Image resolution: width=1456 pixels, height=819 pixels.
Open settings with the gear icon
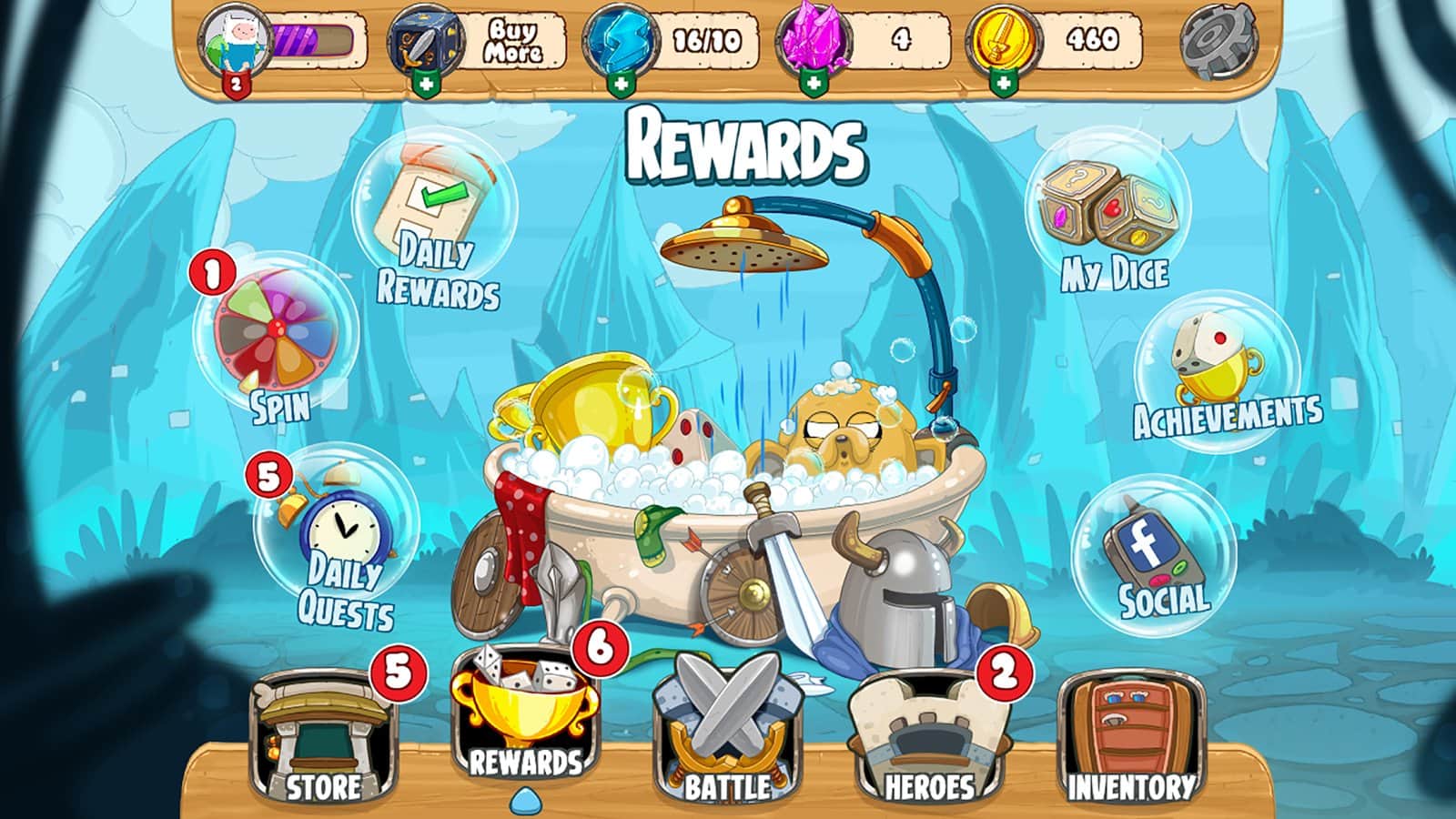[1218, 41]
